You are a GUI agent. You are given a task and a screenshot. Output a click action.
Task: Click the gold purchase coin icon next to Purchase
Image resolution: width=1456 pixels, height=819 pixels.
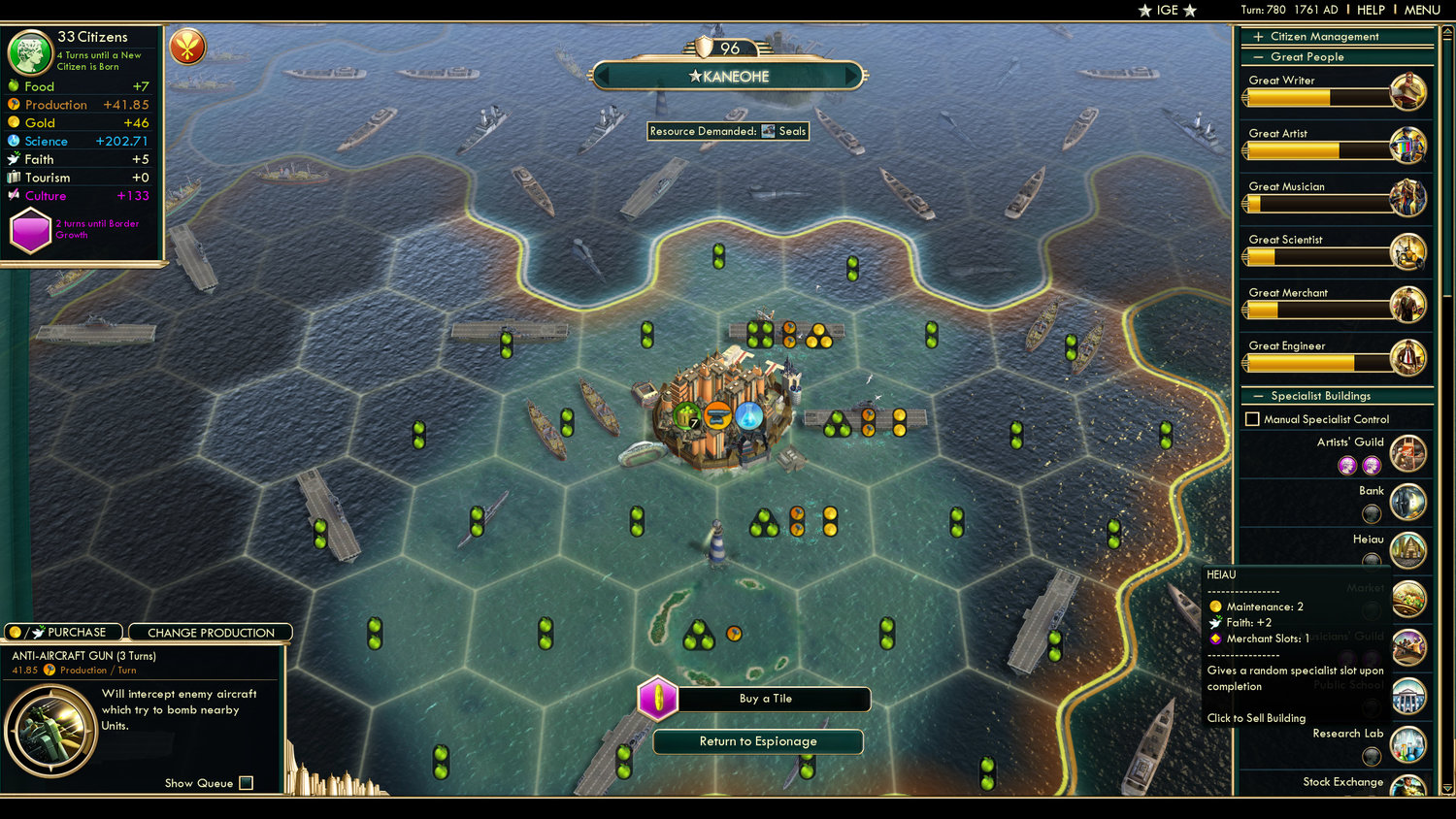tap(14, 632)
